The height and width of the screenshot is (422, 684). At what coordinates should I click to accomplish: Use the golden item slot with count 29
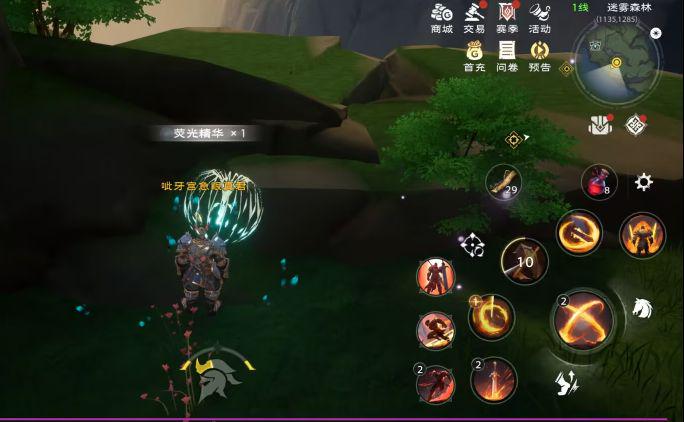pos(505,183)
